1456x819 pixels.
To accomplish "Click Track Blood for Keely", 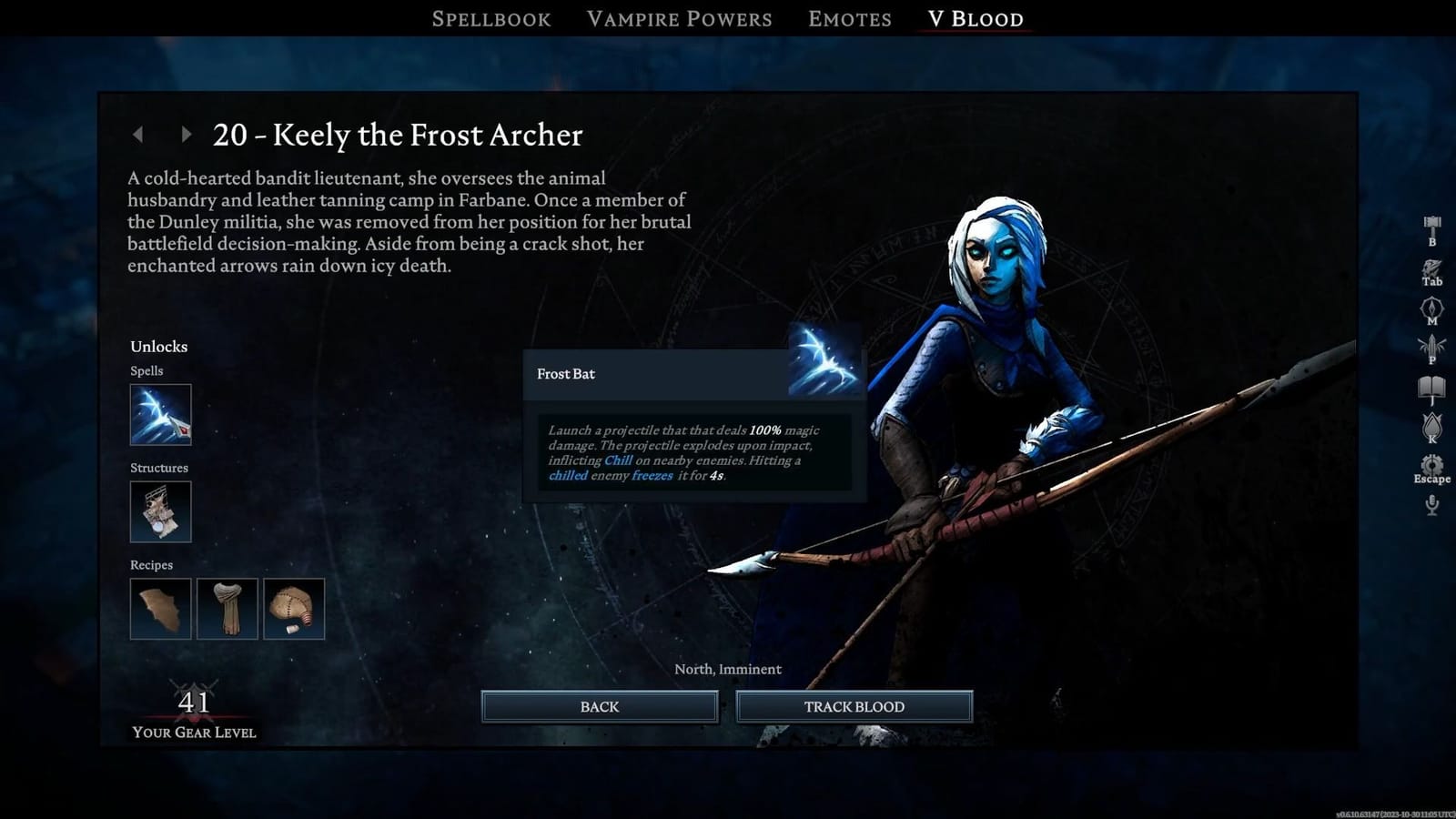I will [x=853, y=706].
